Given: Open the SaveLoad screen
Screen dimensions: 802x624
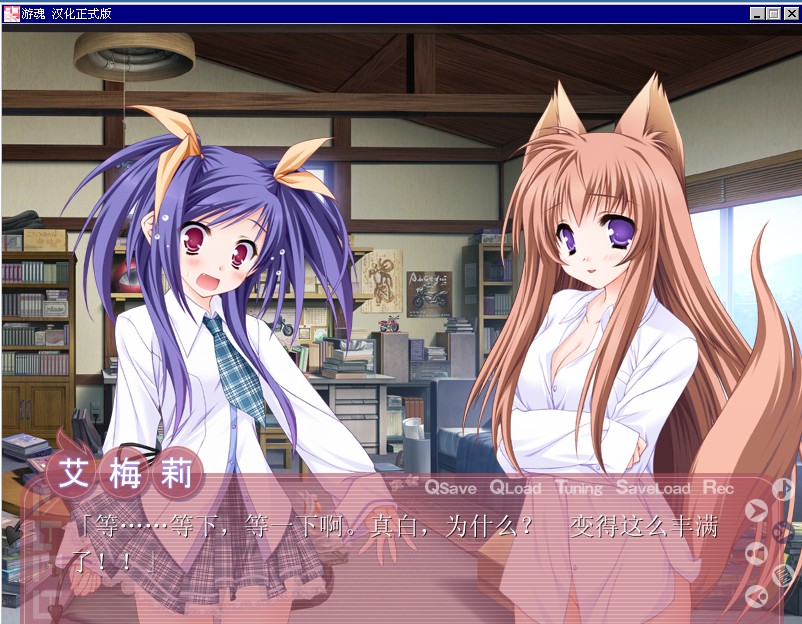Looking at the screenshot, I should [652, 488].
